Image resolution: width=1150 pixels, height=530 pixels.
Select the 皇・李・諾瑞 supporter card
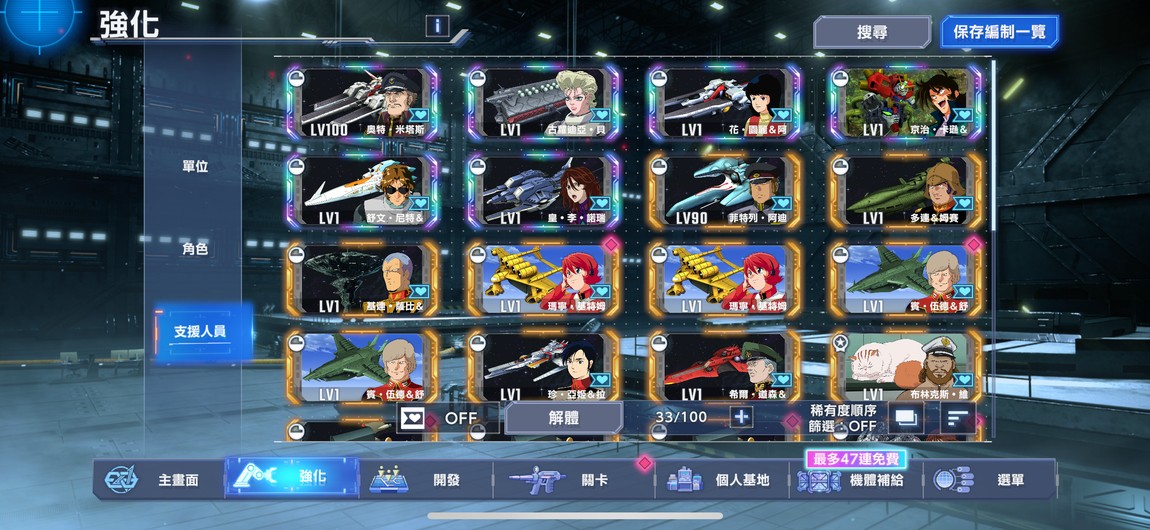[x=544, y=190]
